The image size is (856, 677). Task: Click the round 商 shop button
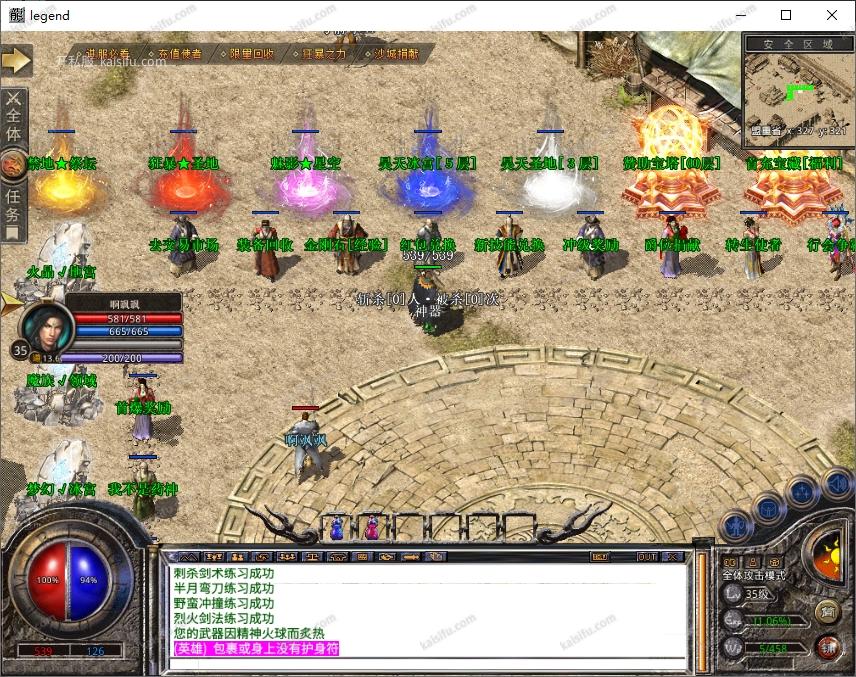pos(827,611)
